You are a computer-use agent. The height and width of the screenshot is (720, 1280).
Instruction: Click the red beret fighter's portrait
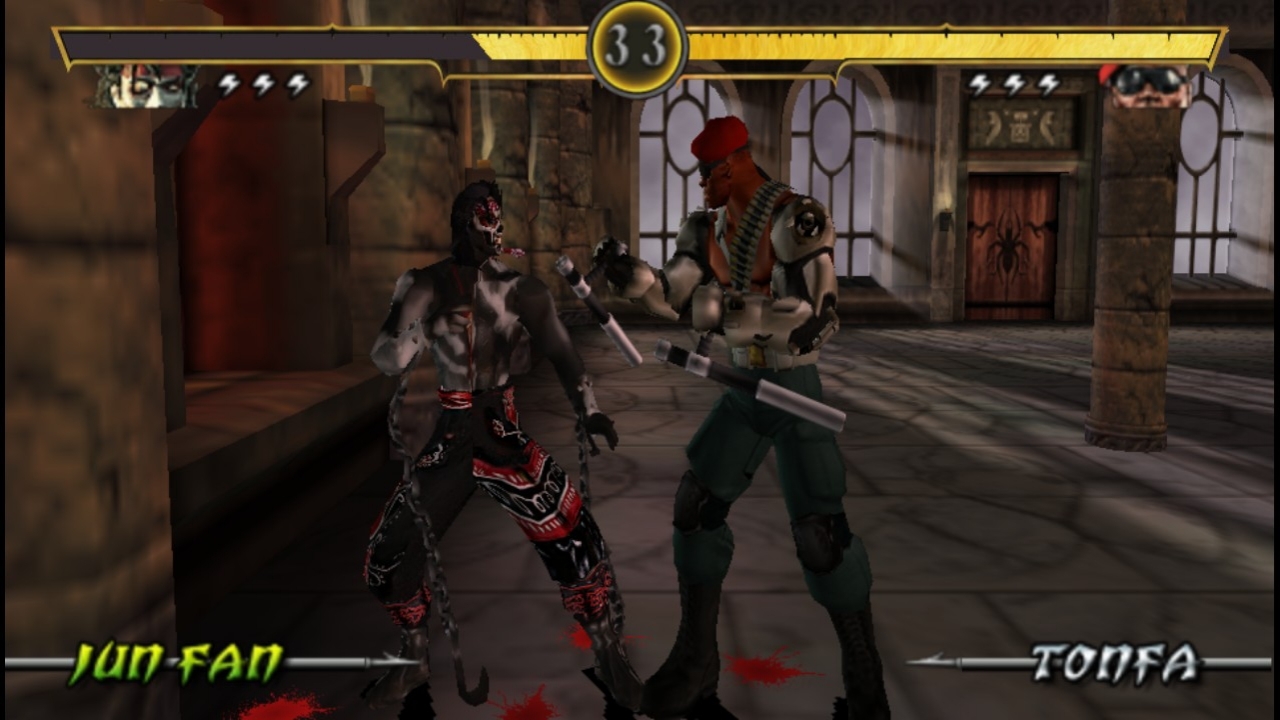click(x=1144, y=85)
